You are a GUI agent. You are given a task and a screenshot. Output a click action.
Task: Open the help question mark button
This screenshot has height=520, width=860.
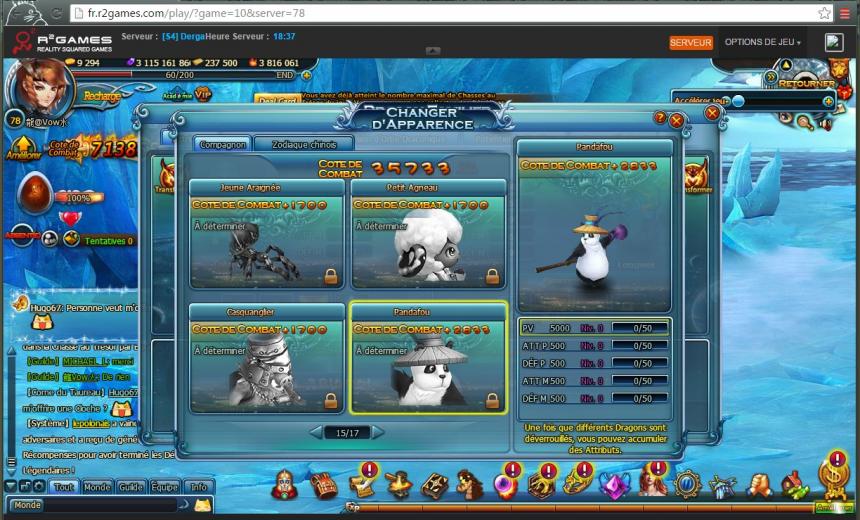660,118
